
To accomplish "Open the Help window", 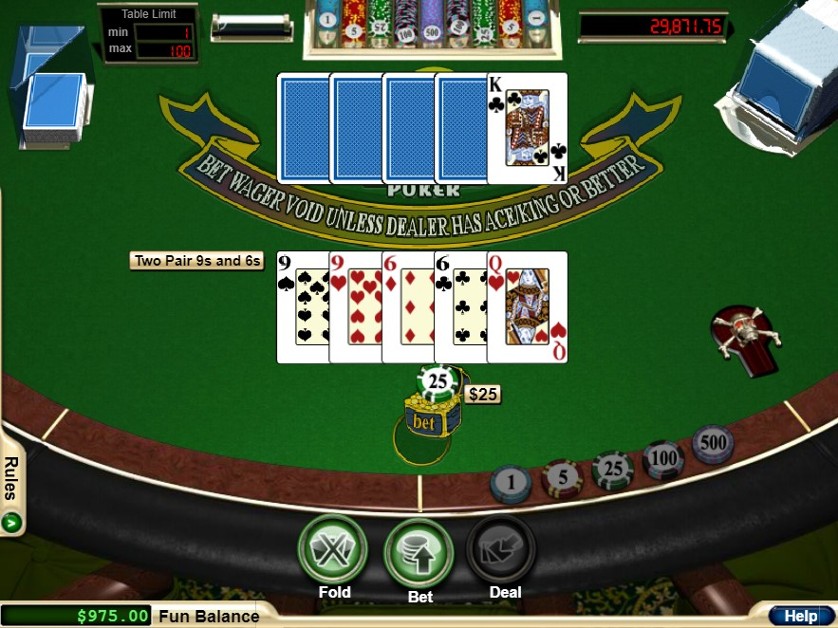I will pyautogui.click(x=800, y=616).
